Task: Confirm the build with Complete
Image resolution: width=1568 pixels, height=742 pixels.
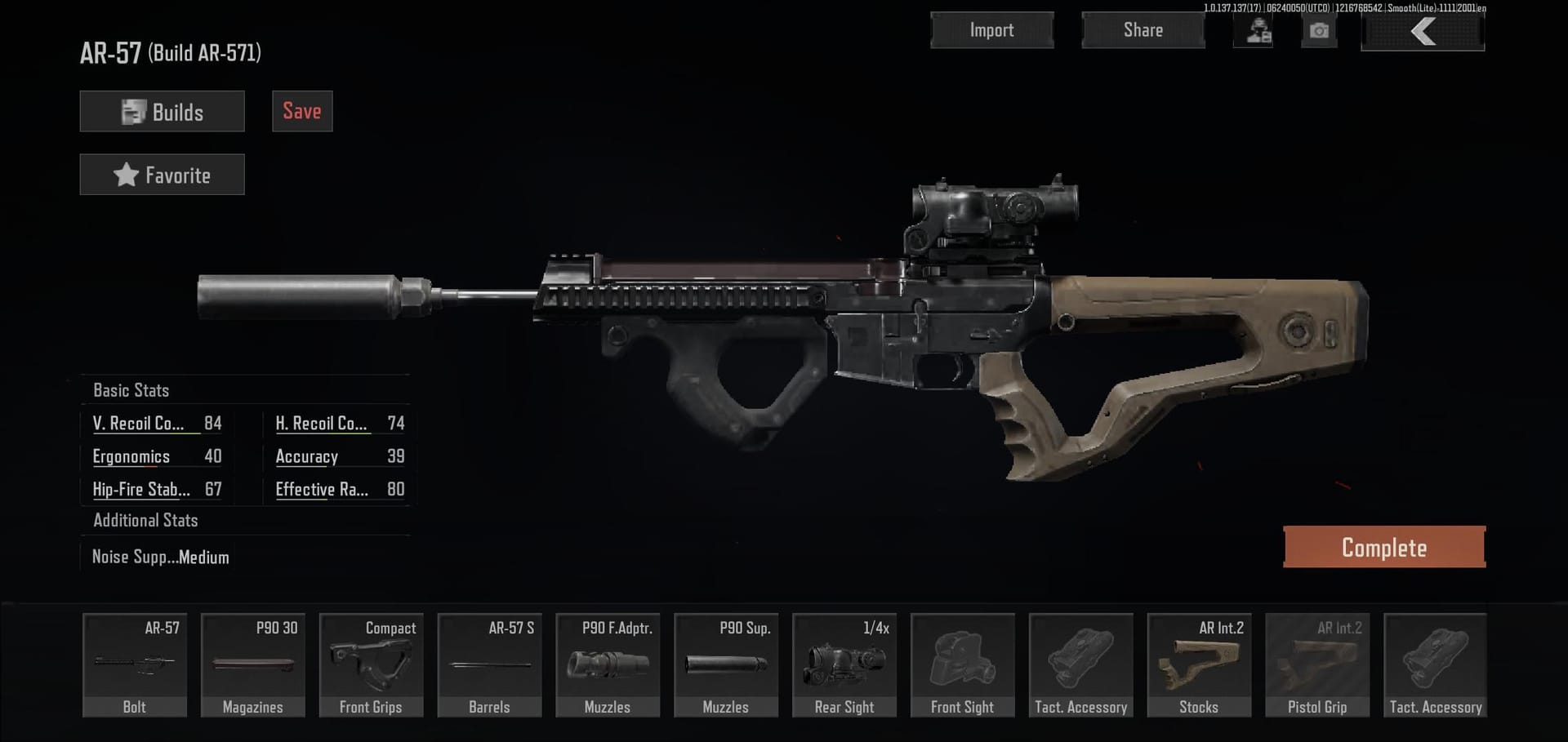Action: pos(1383,547)
